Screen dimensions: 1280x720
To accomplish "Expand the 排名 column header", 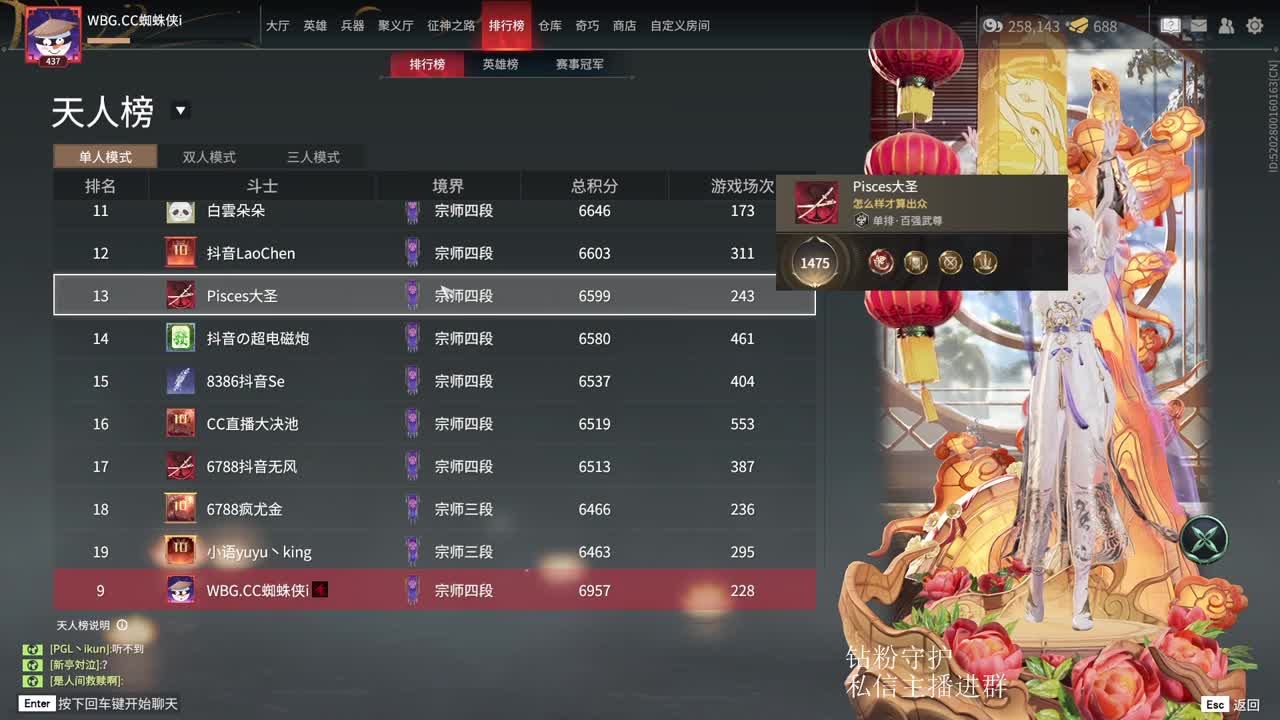I will pyautogui.click(x=100, y=186).
